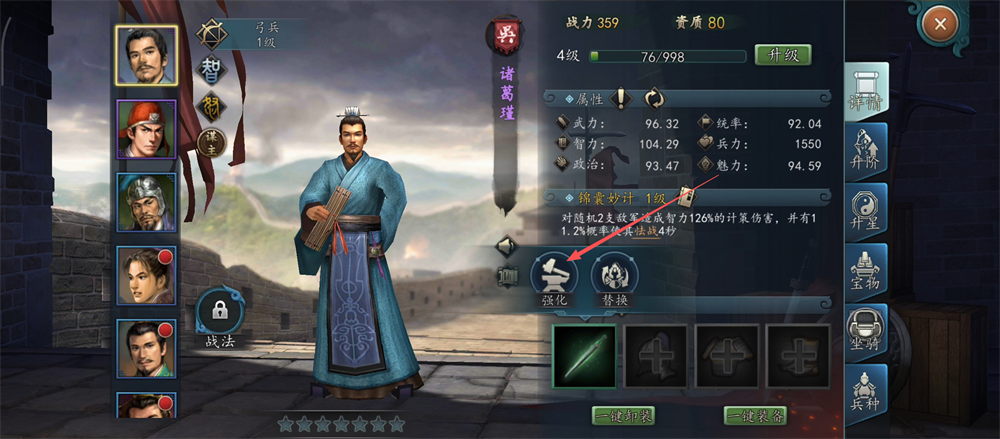Close the general details screen
The image size is (1000, 439).
(940, 24)
